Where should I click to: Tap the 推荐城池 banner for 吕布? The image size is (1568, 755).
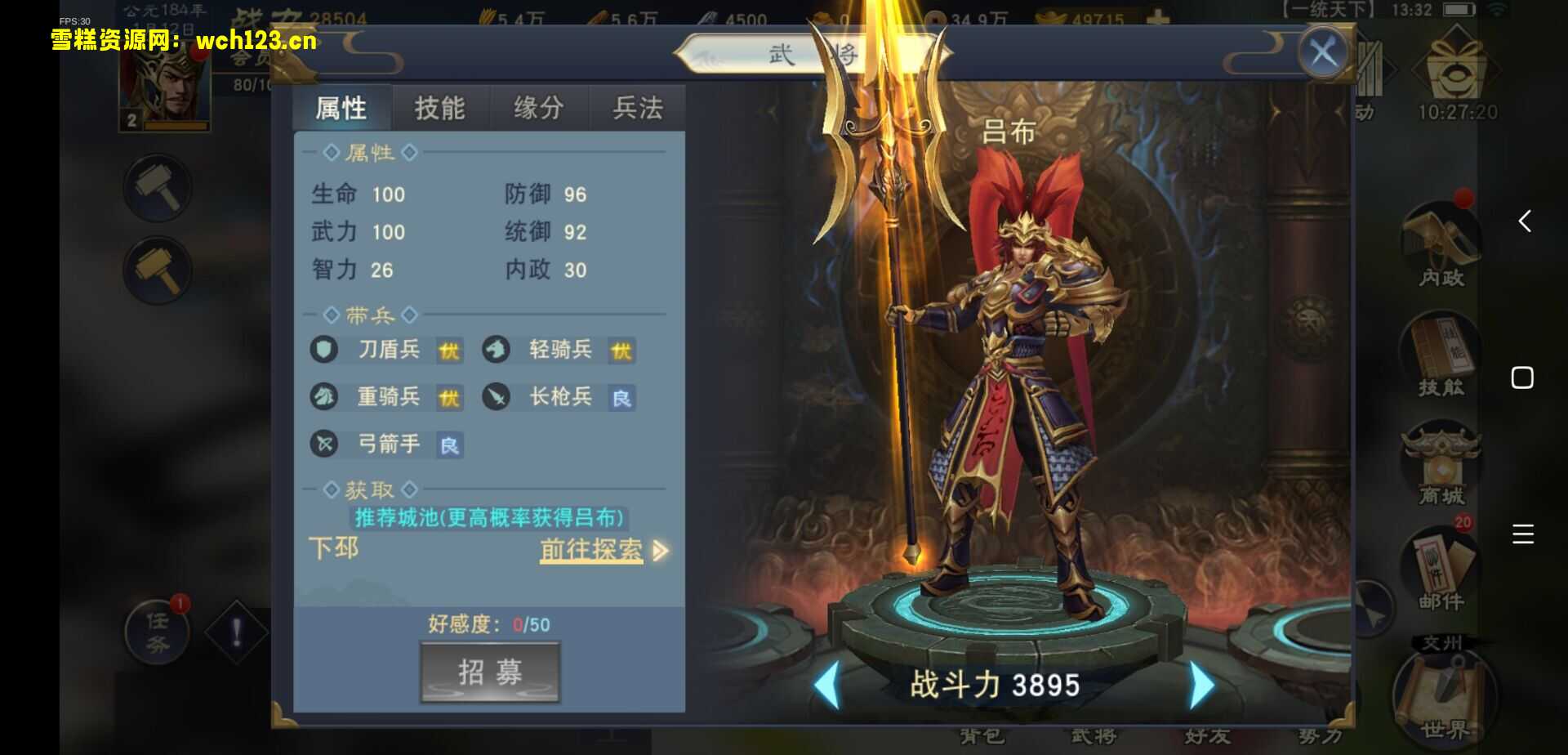tap(488, 516)
